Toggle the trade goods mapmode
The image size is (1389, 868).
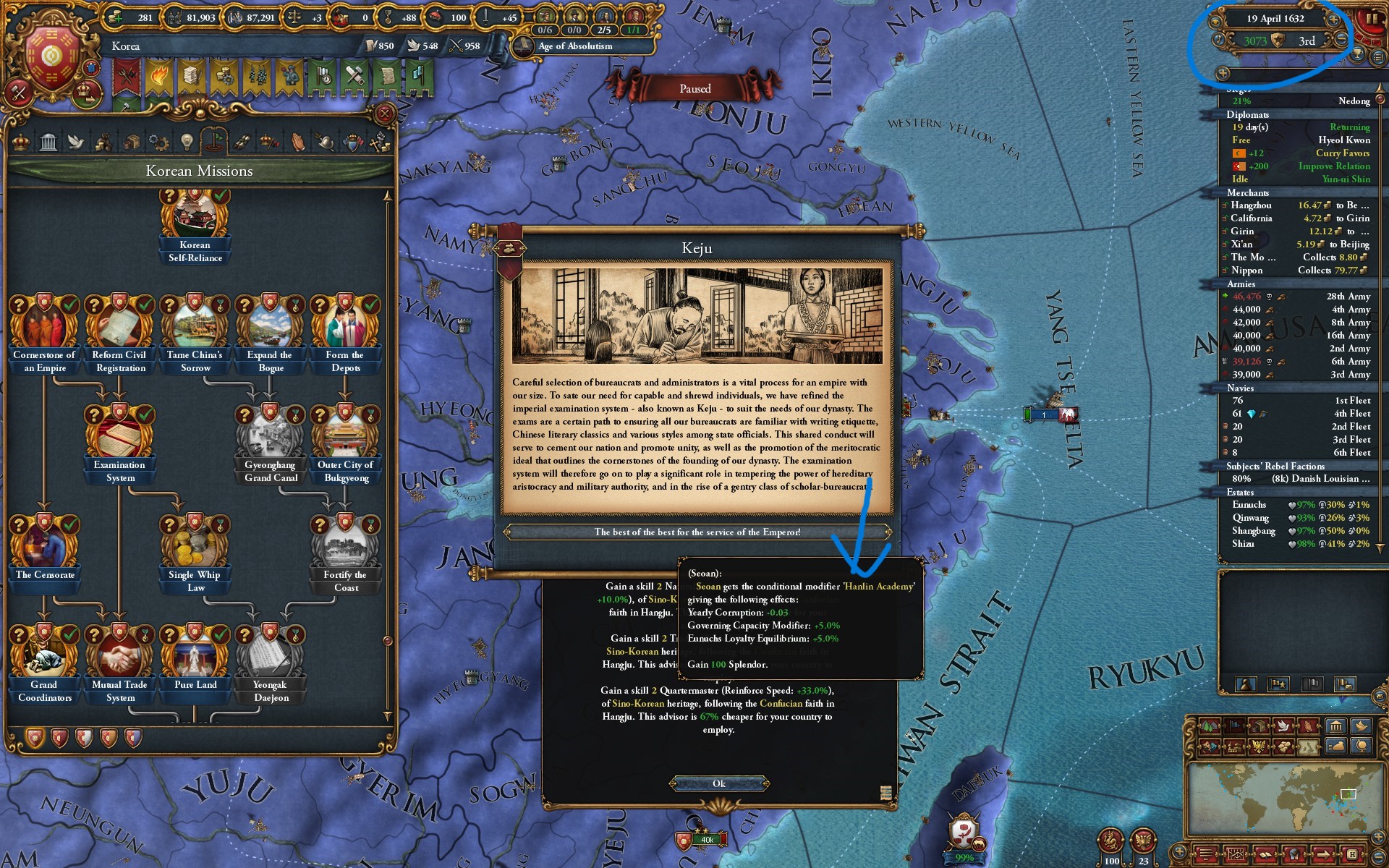coord(1258,726)
